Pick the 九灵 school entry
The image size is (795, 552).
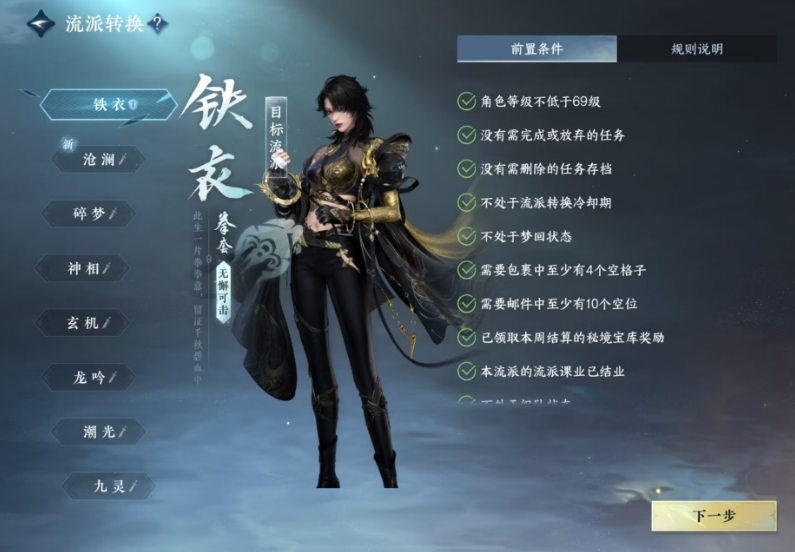click(x=108, y=487)
